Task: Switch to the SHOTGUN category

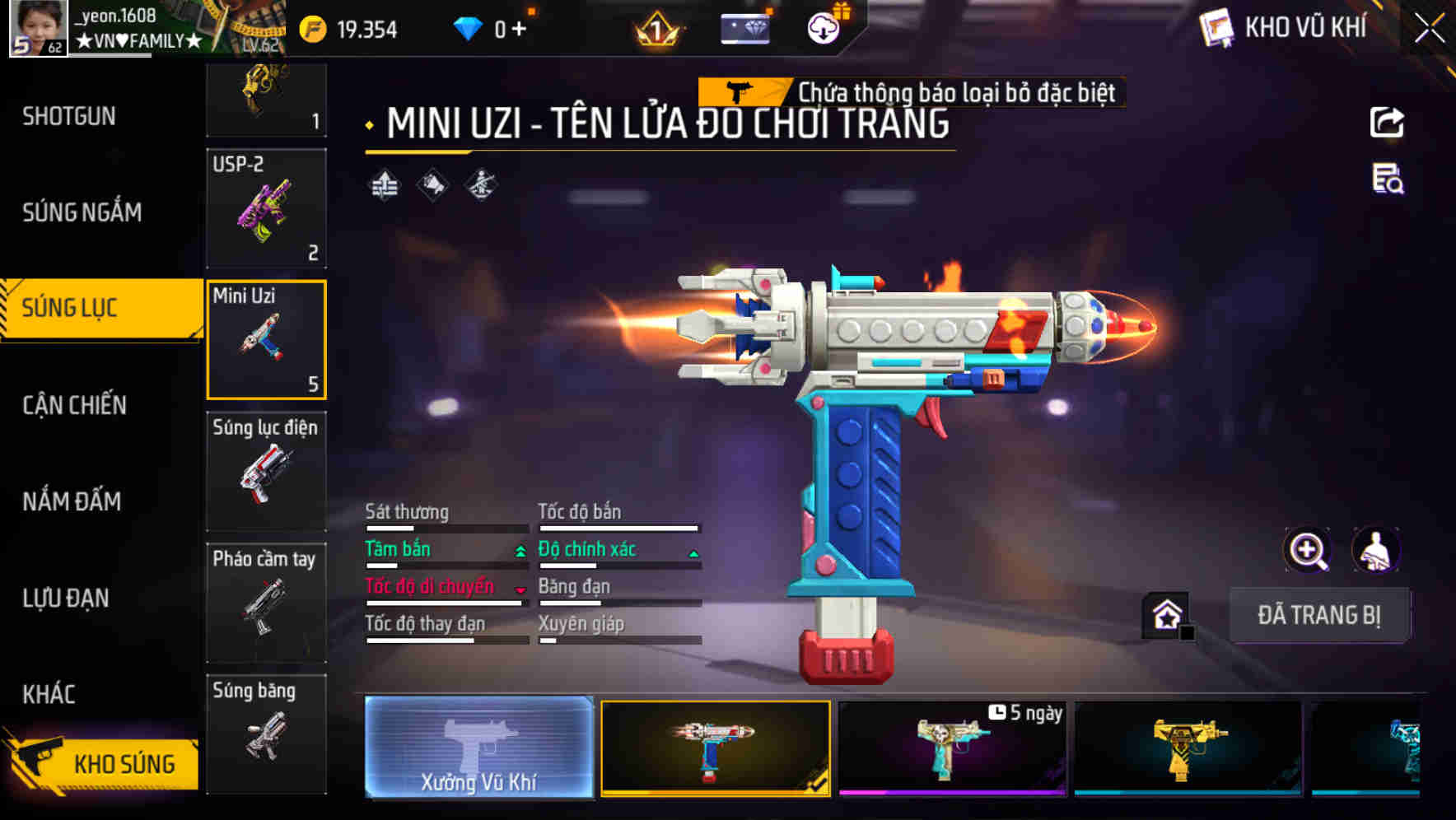Action: [x=69, y=117]
